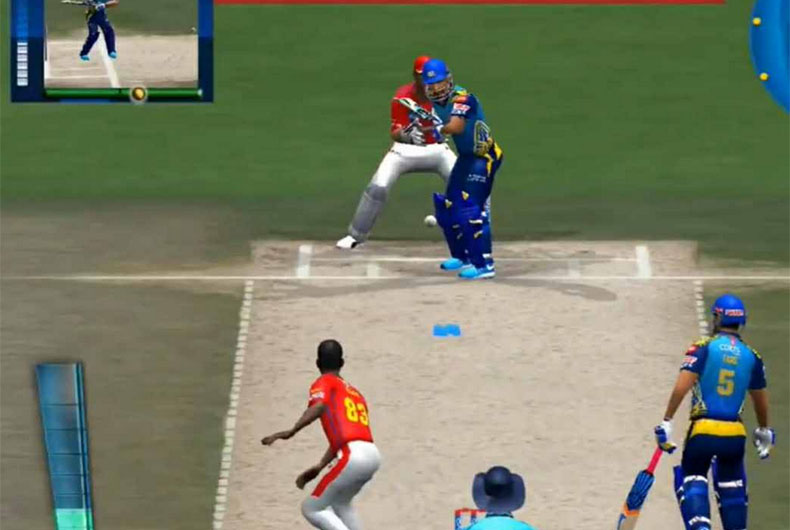Click the yellow ball marker on the green bar

click(x=138, y=94)
